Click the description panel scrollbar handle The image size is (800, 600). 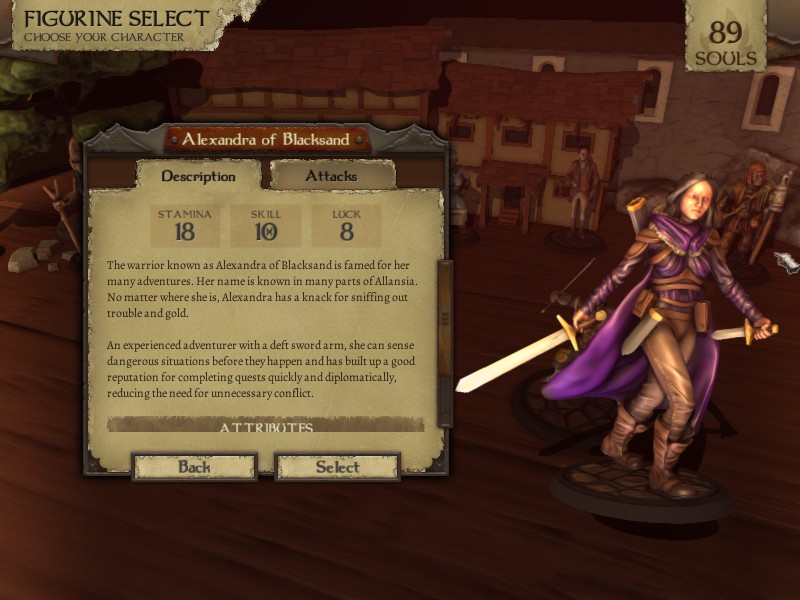coord(445,318)
